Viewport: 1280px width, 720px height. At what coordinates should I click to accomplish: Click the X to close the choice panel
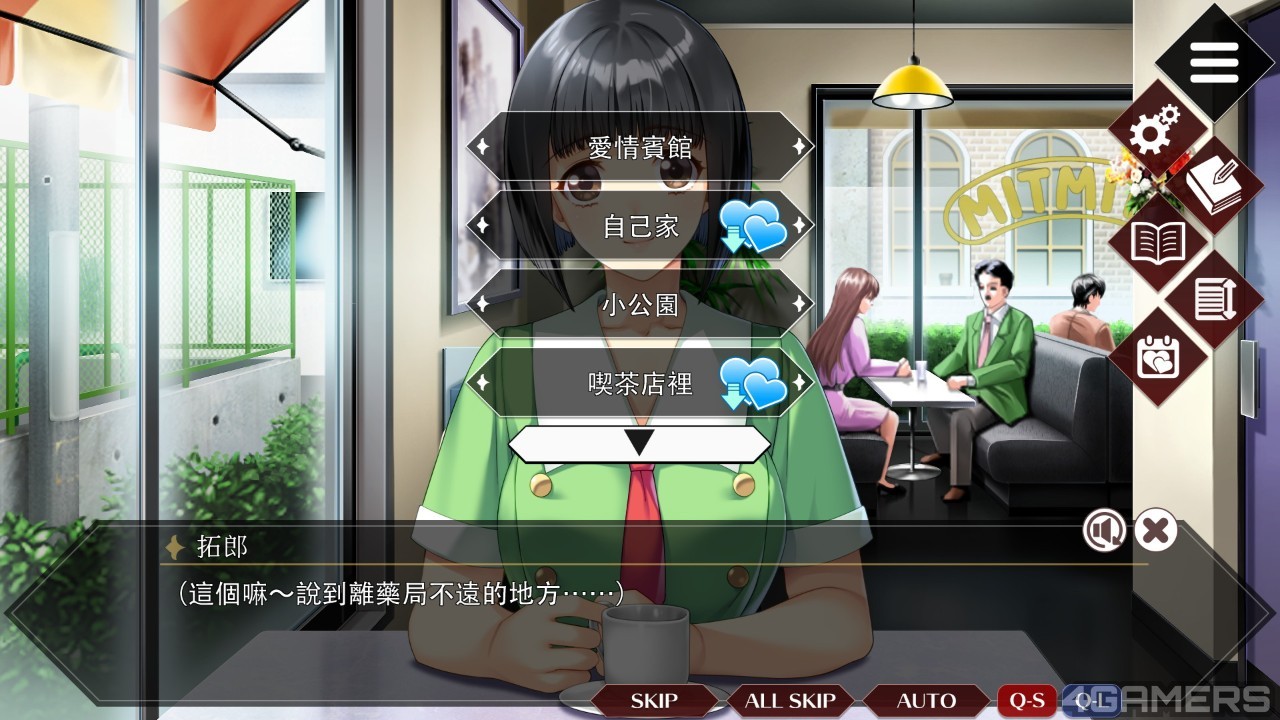(1154, 531)
